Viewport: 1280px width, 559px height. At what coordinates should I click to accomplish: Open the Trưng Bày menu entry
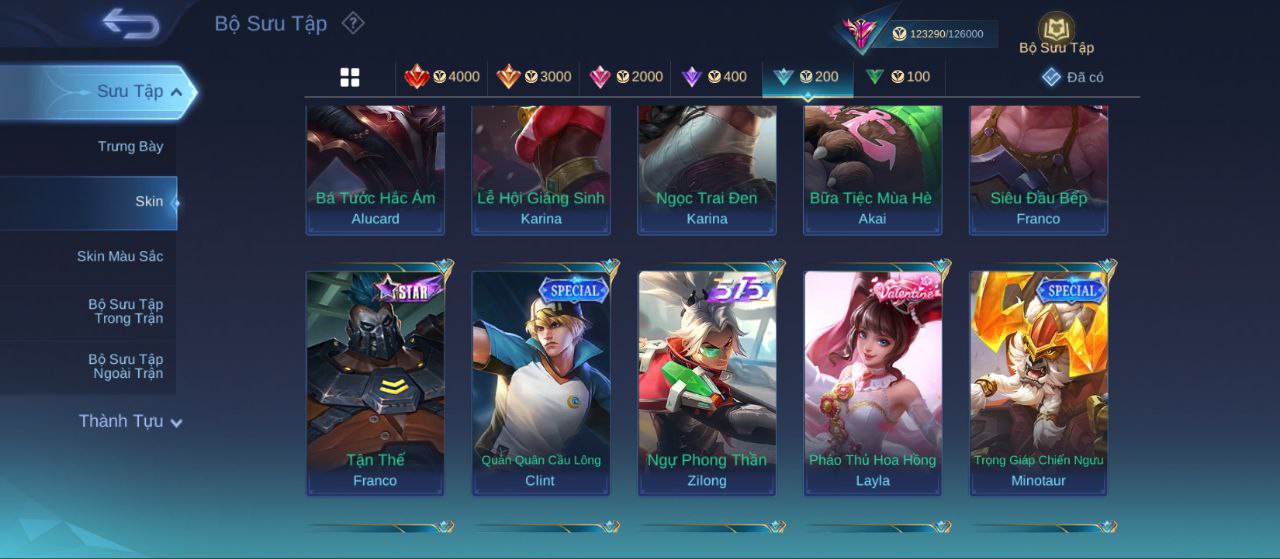click(130, 147)
